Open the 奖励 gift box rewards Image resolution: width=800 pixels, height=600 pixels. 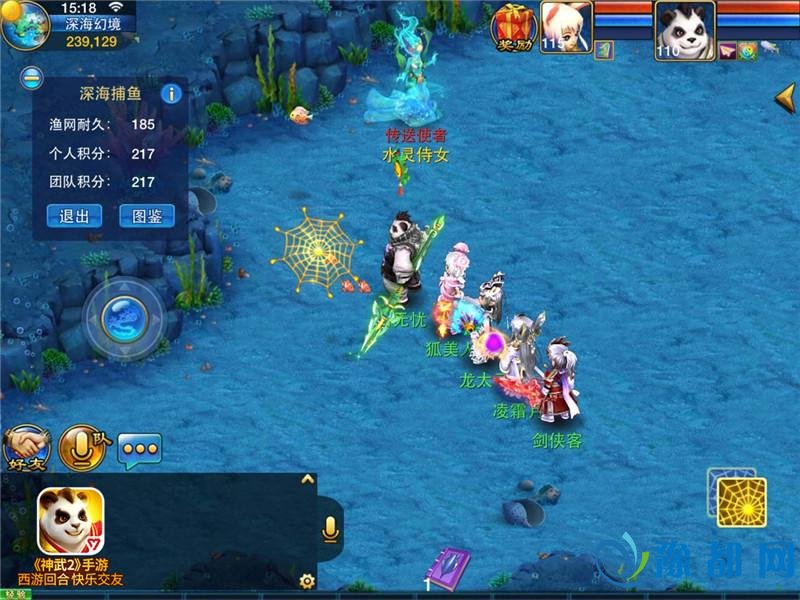point(513,27)
